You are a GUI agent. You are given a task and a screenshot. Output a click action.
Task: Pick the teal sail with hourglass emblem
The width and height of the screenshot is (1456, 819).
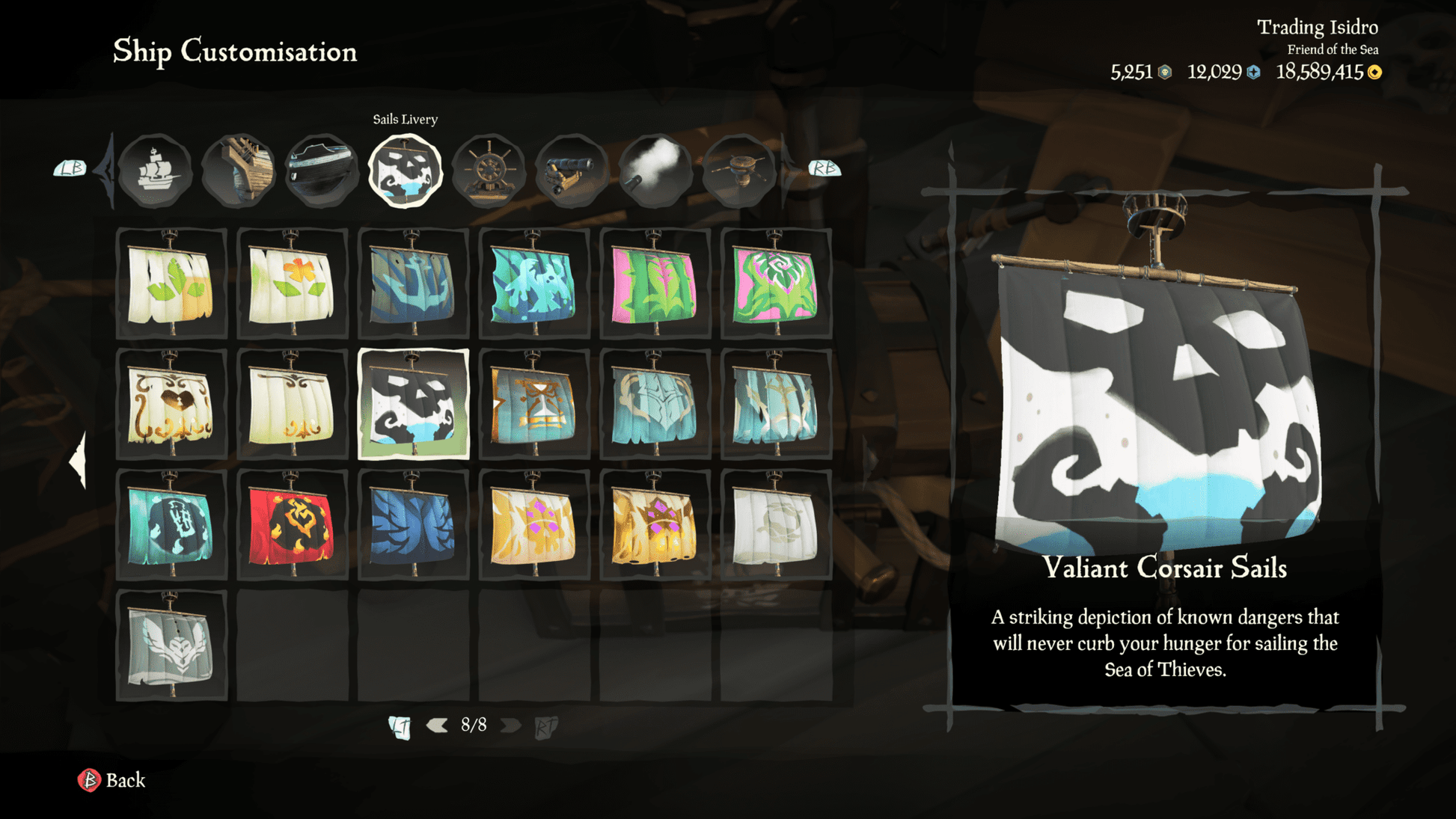534,405
